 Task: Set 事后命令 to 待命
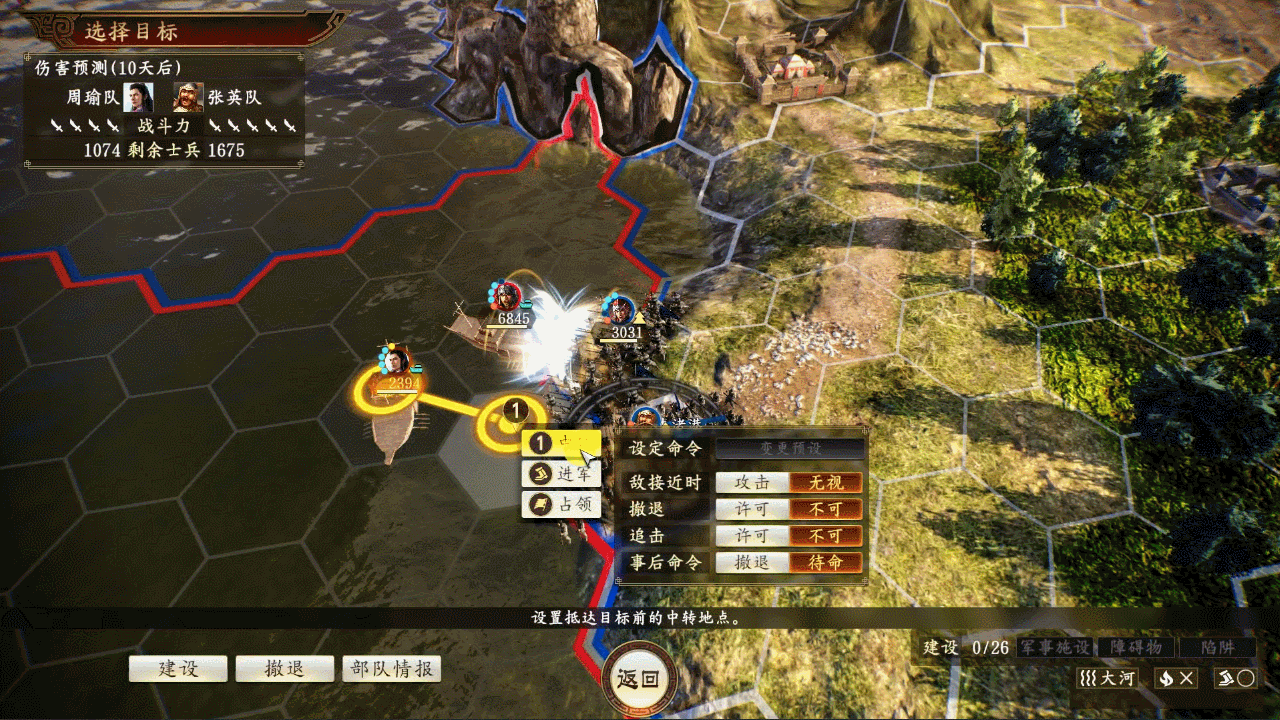[826, 563]
